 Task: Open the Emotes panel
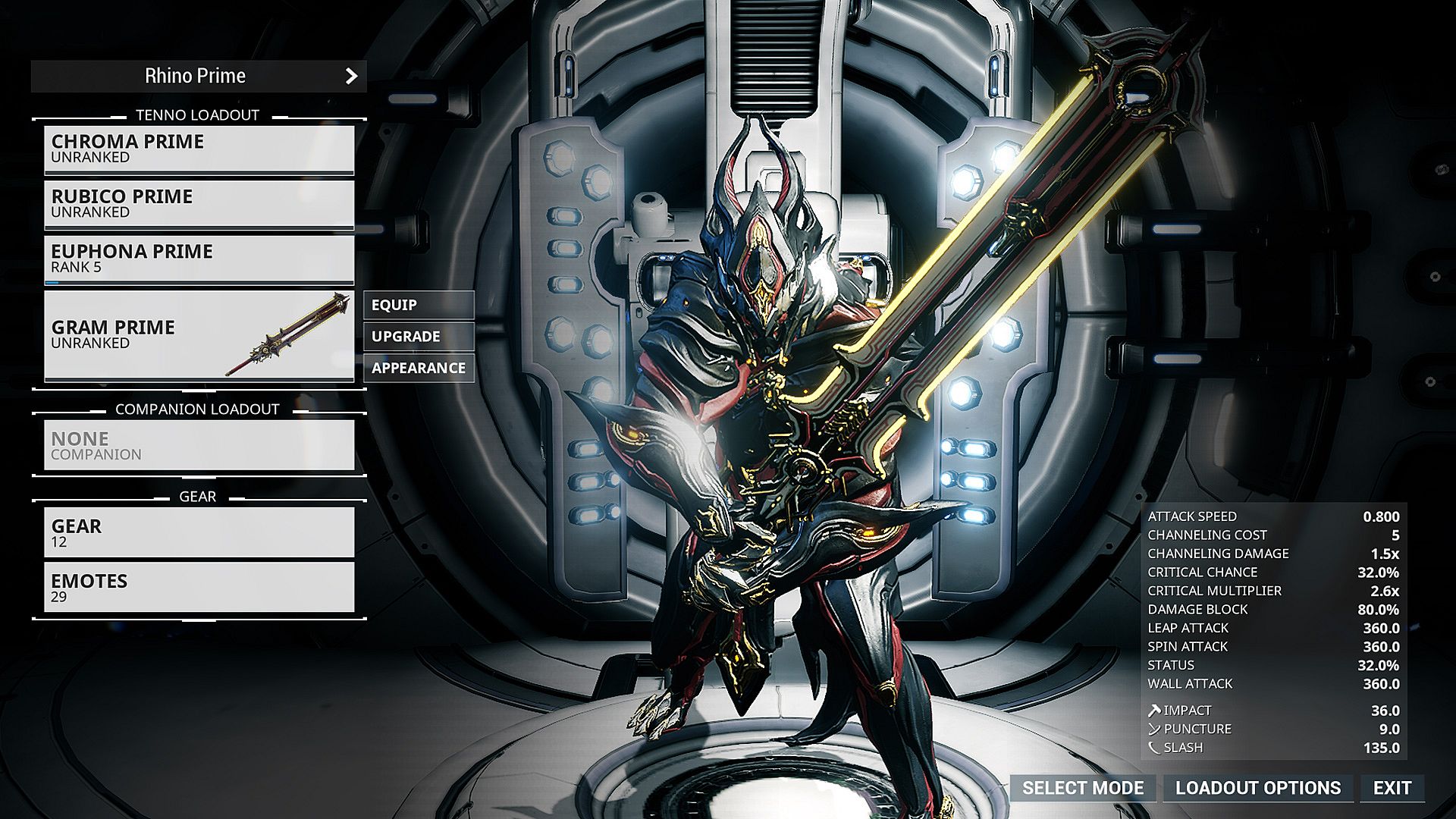199,587
